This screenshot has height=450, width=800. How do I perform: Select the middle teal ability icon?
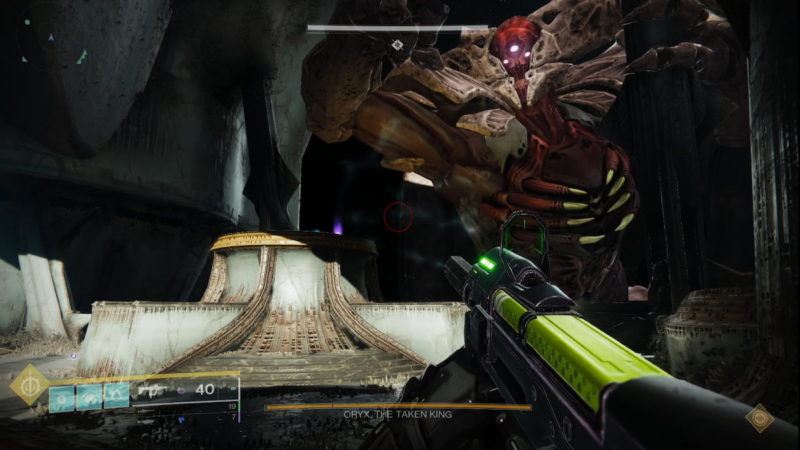point(90,395)
